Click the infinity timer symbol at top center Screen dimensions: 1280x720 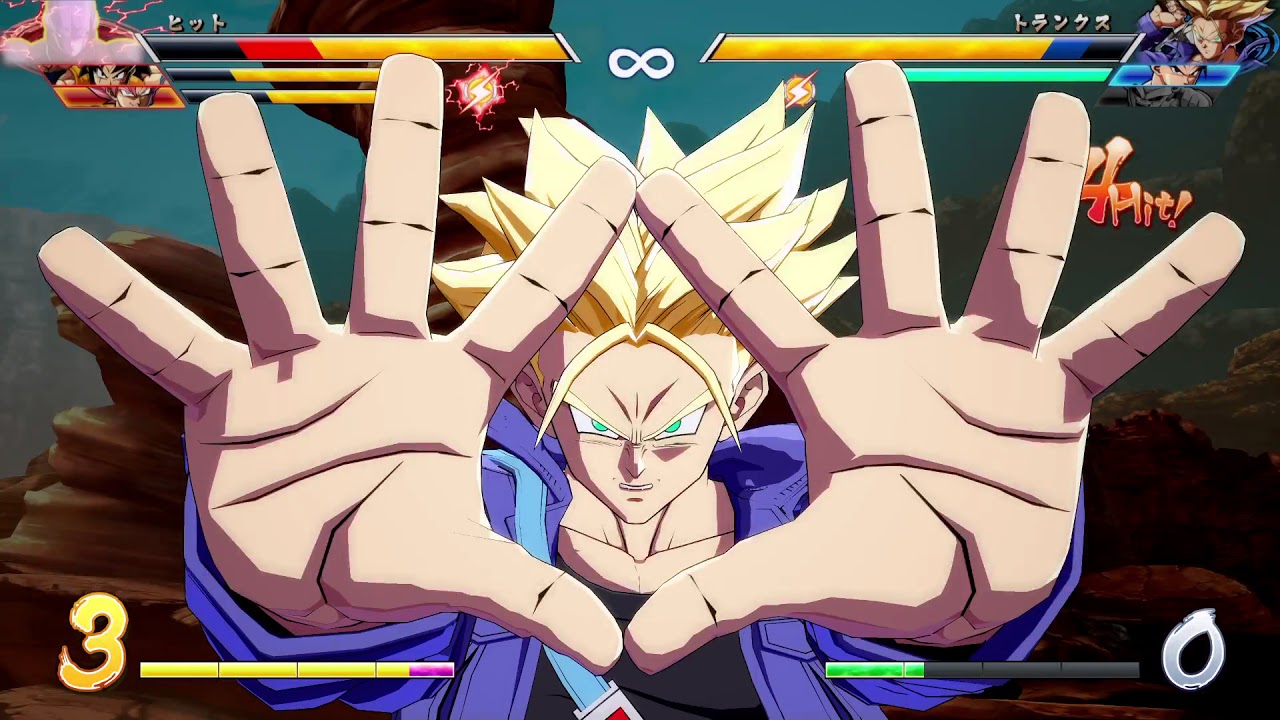640,65
